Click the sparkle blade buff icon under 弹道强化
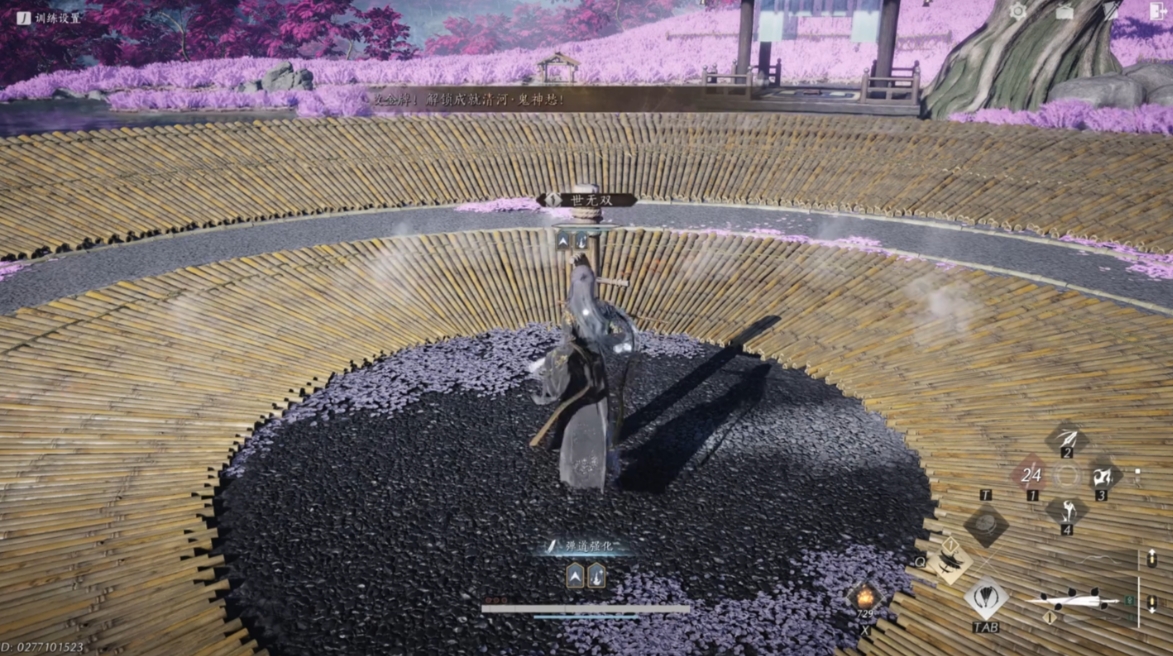1173x656 pixels. coord(596,575)
